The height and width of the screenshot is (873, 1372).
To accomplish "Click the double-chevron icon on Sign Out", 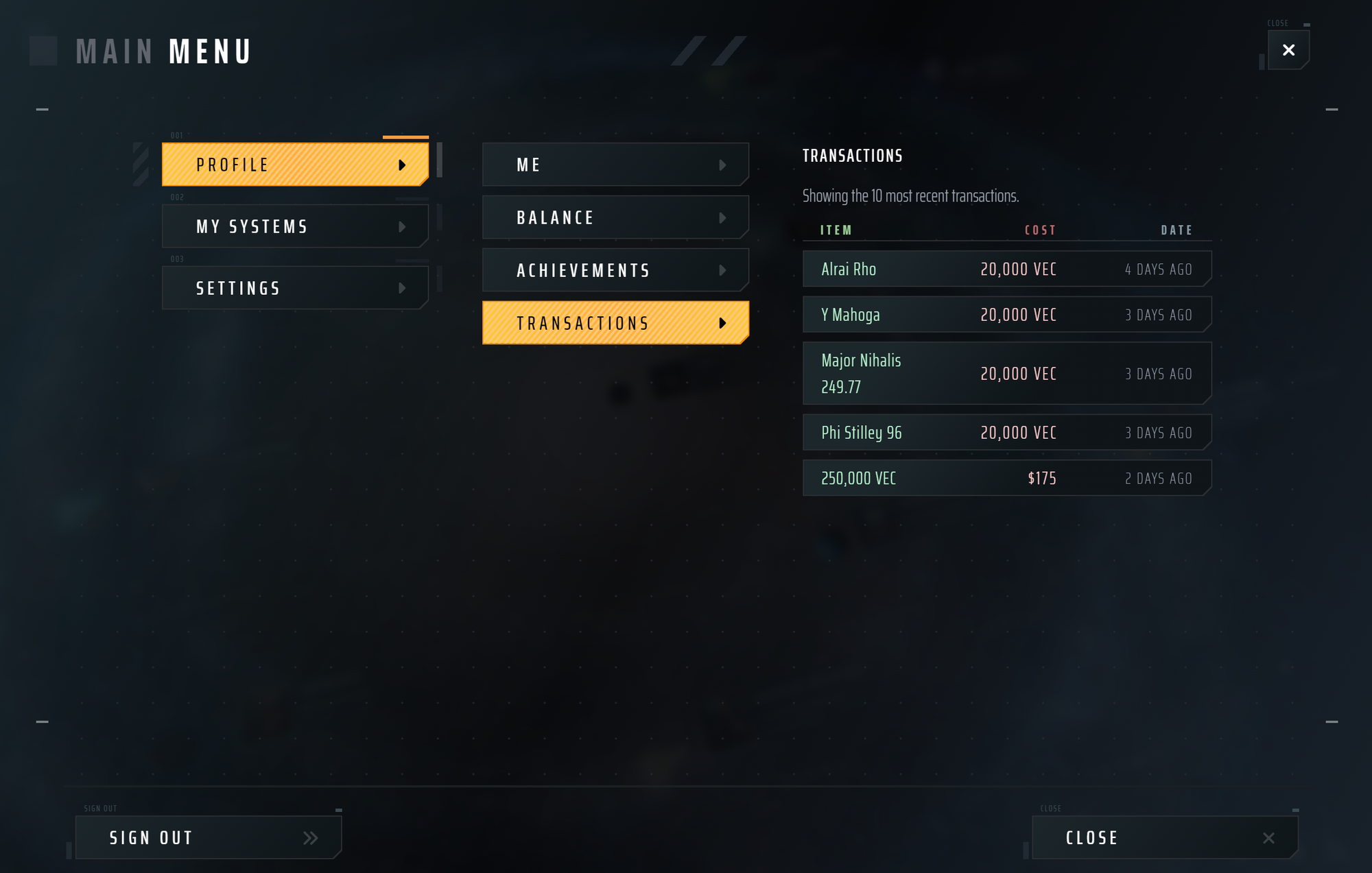I will click(311, 837).
